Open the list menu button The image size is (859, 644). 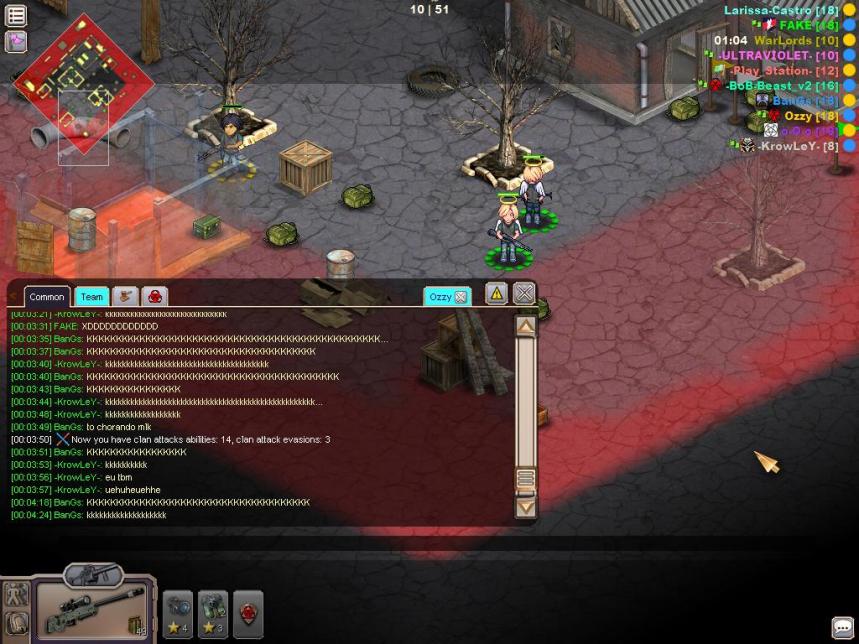pyautogui.click(x=16, y=16)
